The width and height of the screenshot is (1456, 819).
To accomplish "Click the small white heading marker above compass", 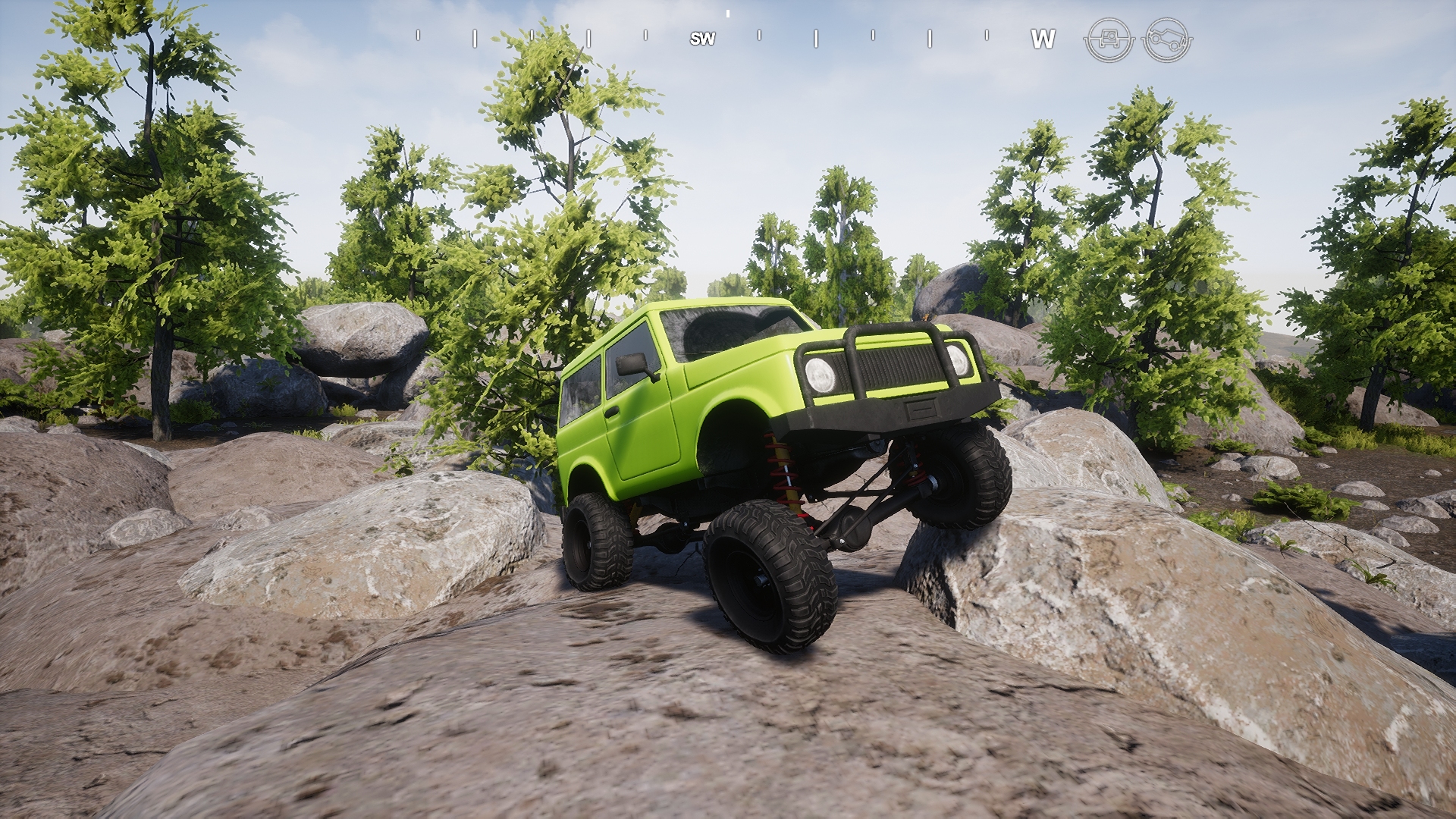I will tap(728, 13).
